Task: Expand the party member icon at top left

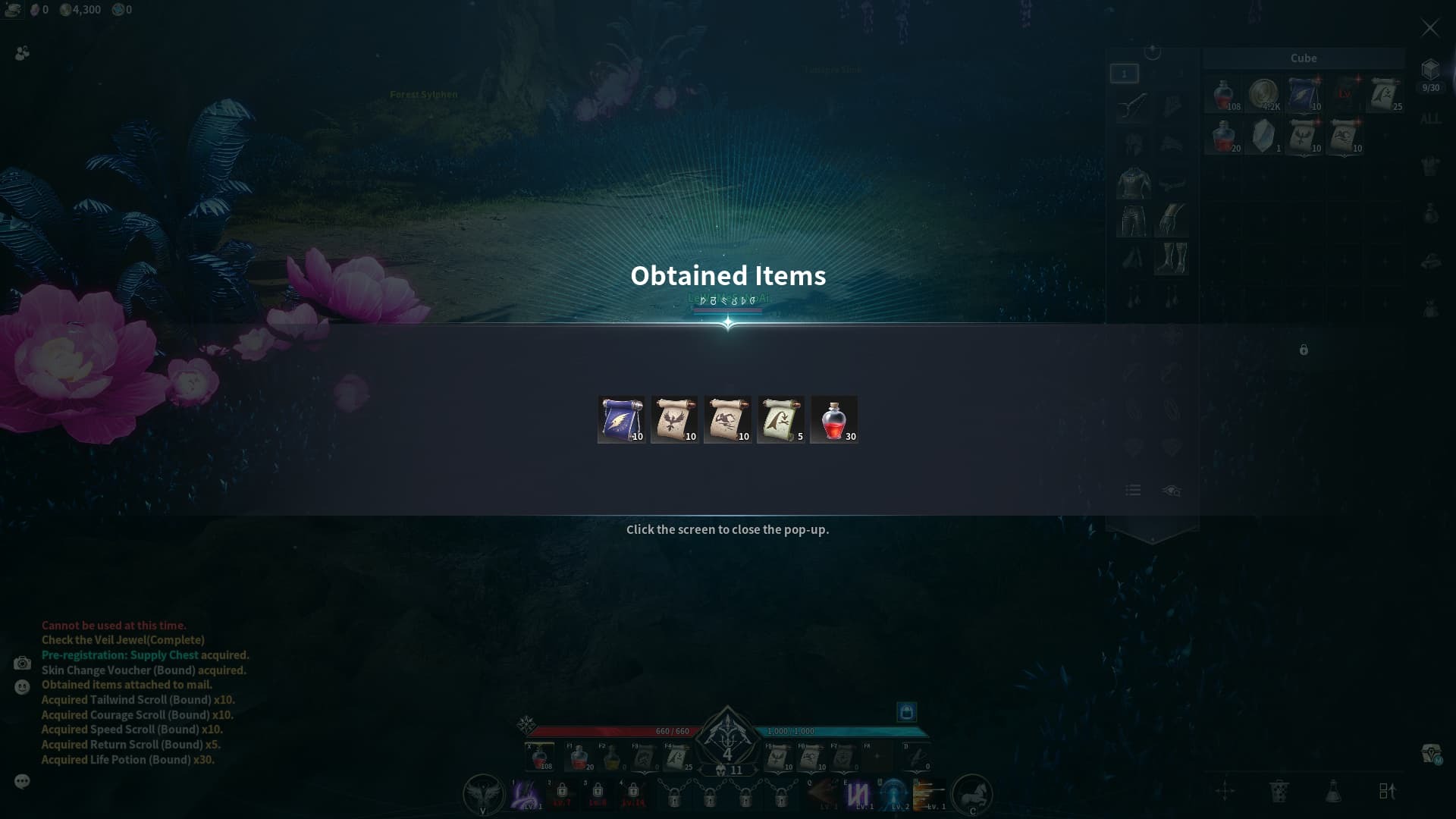Action: 22,53
